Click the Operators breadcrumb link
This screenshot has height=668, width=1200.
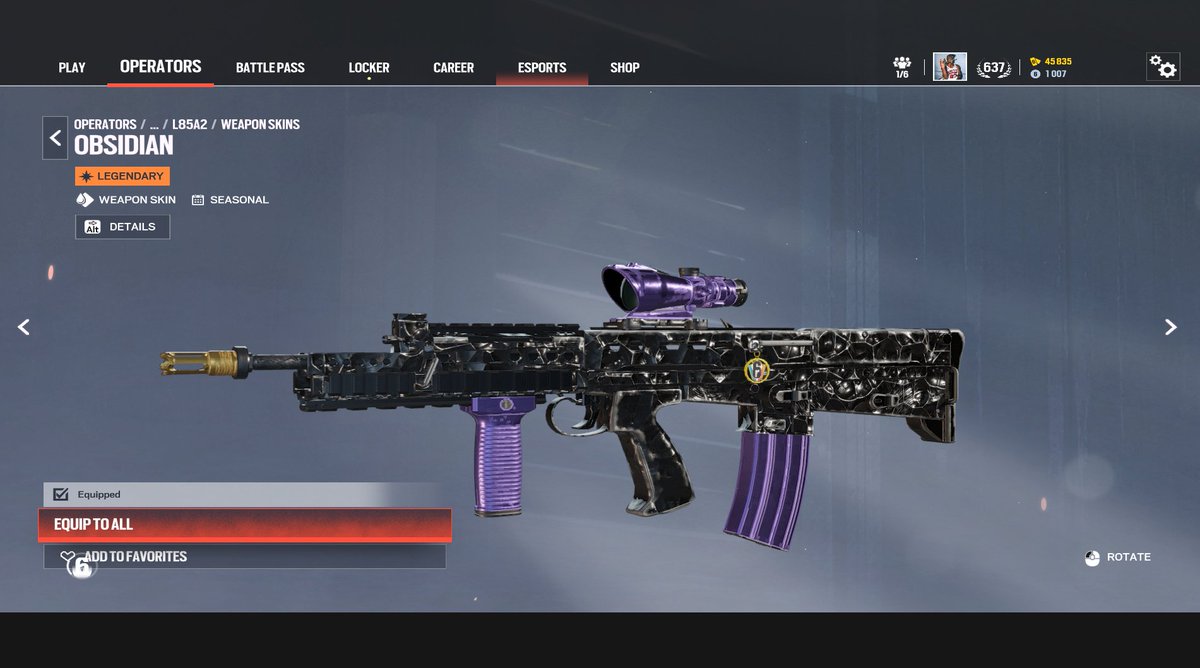click(x=105, y=125)
